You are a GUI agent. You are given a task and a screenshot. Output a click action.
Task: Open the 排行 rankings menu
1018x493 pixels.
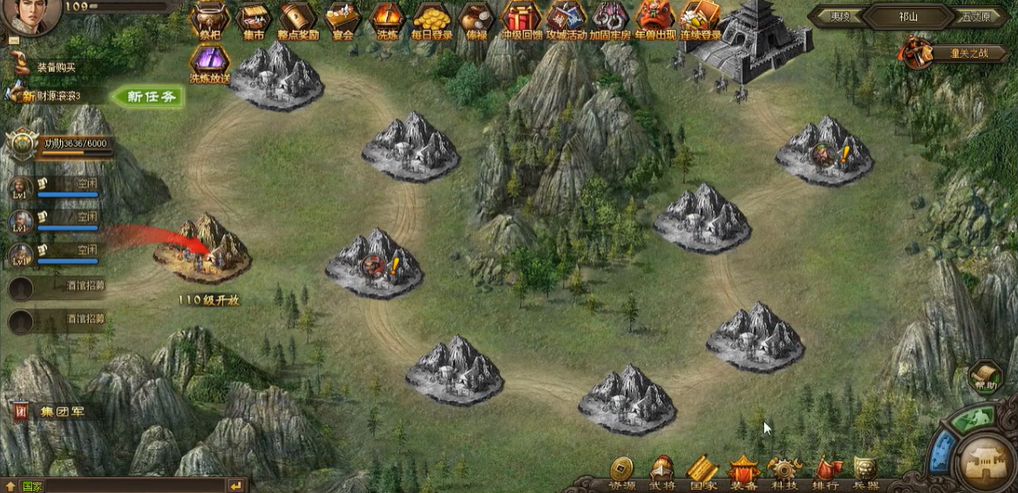tap(826, 469)
